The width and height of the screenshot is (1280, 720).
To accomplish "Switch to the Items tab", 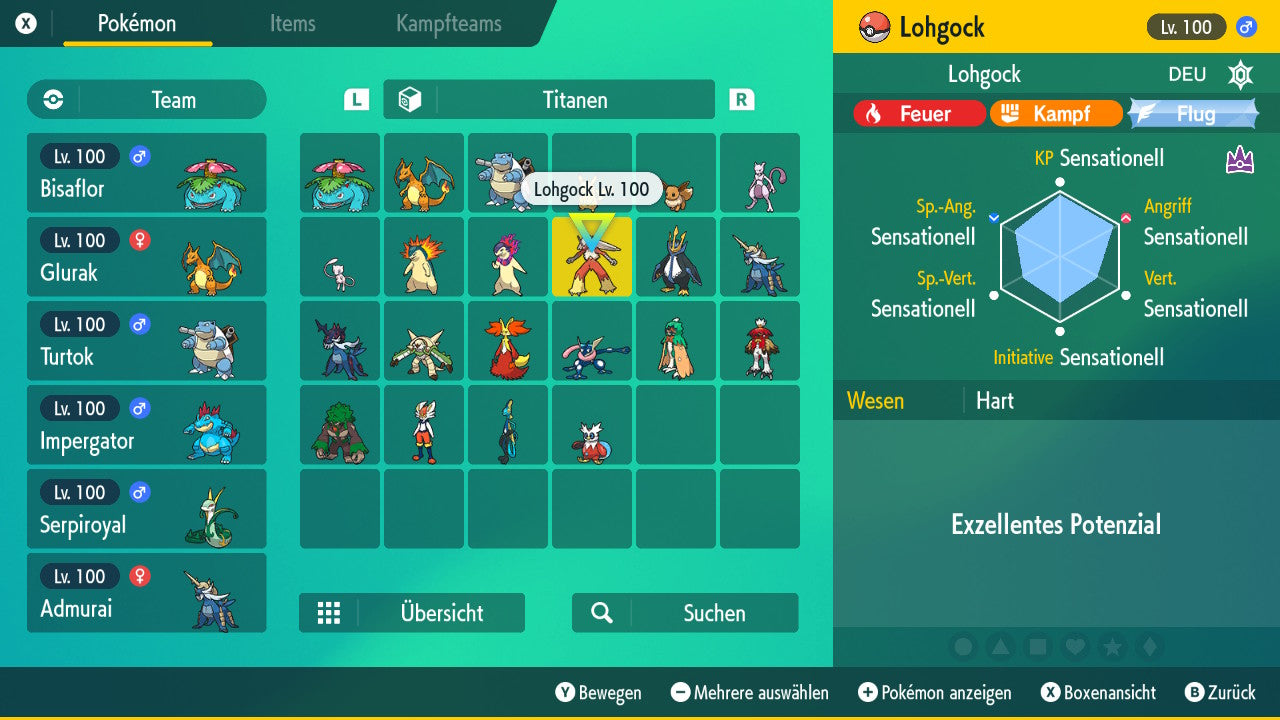I will [292, 24].
